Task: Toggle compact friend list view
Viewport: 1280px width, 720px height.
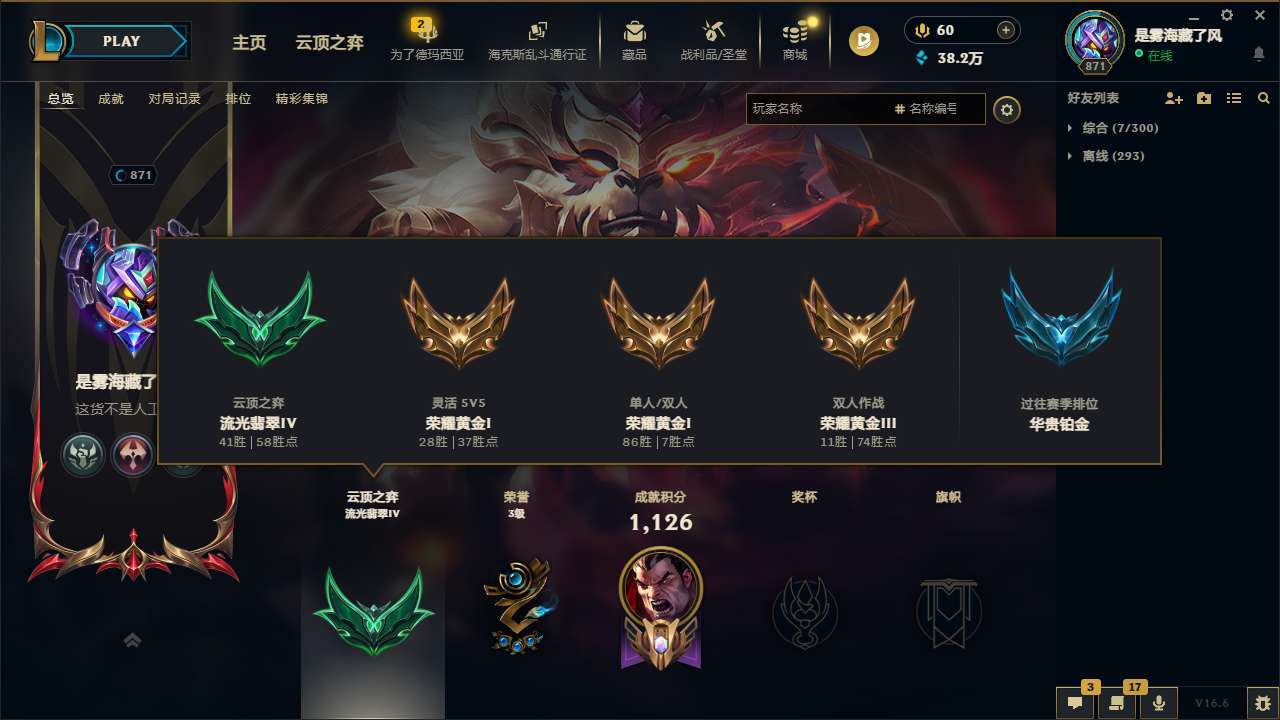Action: pyautogui.click(x=1233, y=98)
